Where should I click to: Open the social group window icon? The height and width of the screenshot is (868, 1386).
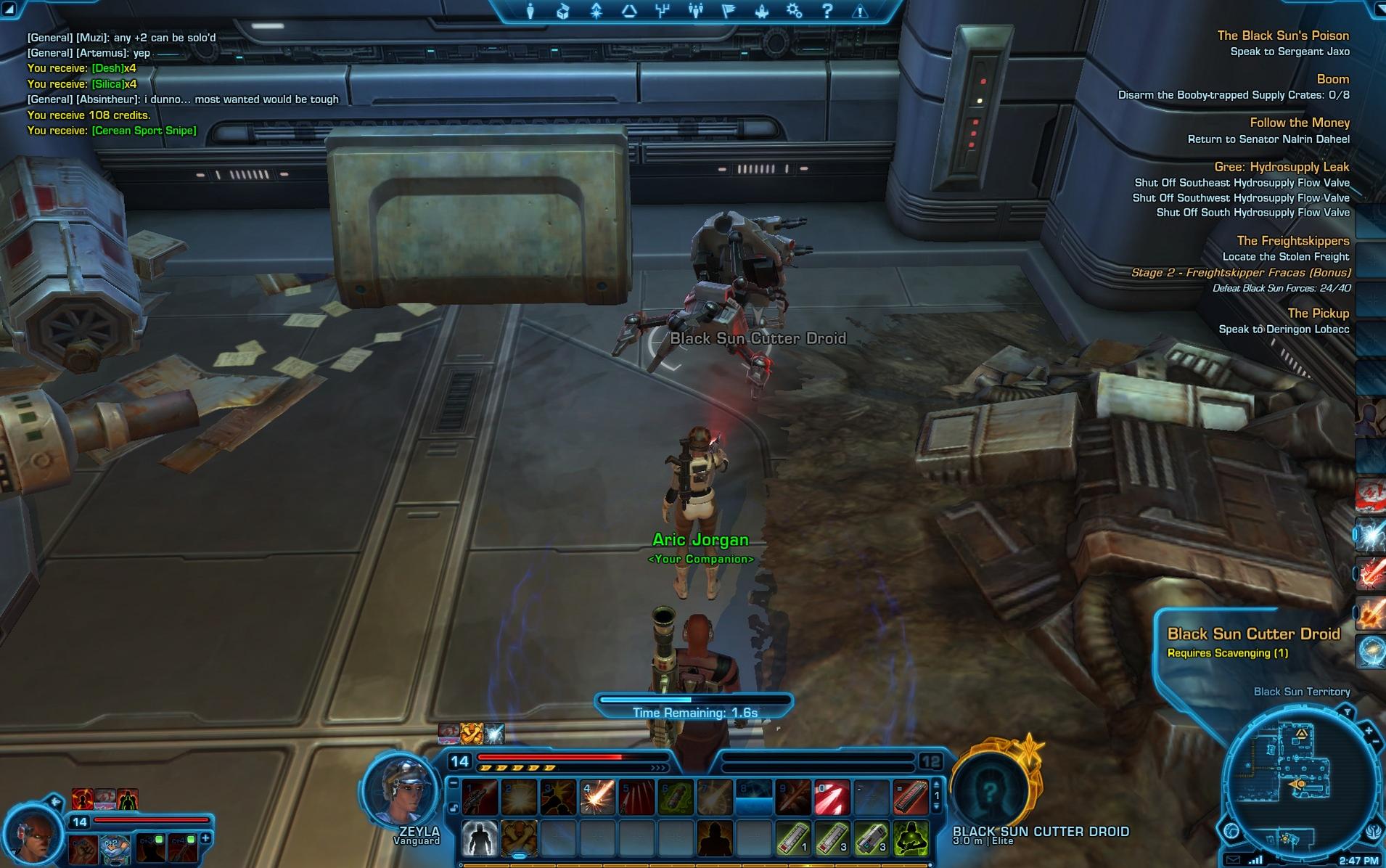point(695,11)
